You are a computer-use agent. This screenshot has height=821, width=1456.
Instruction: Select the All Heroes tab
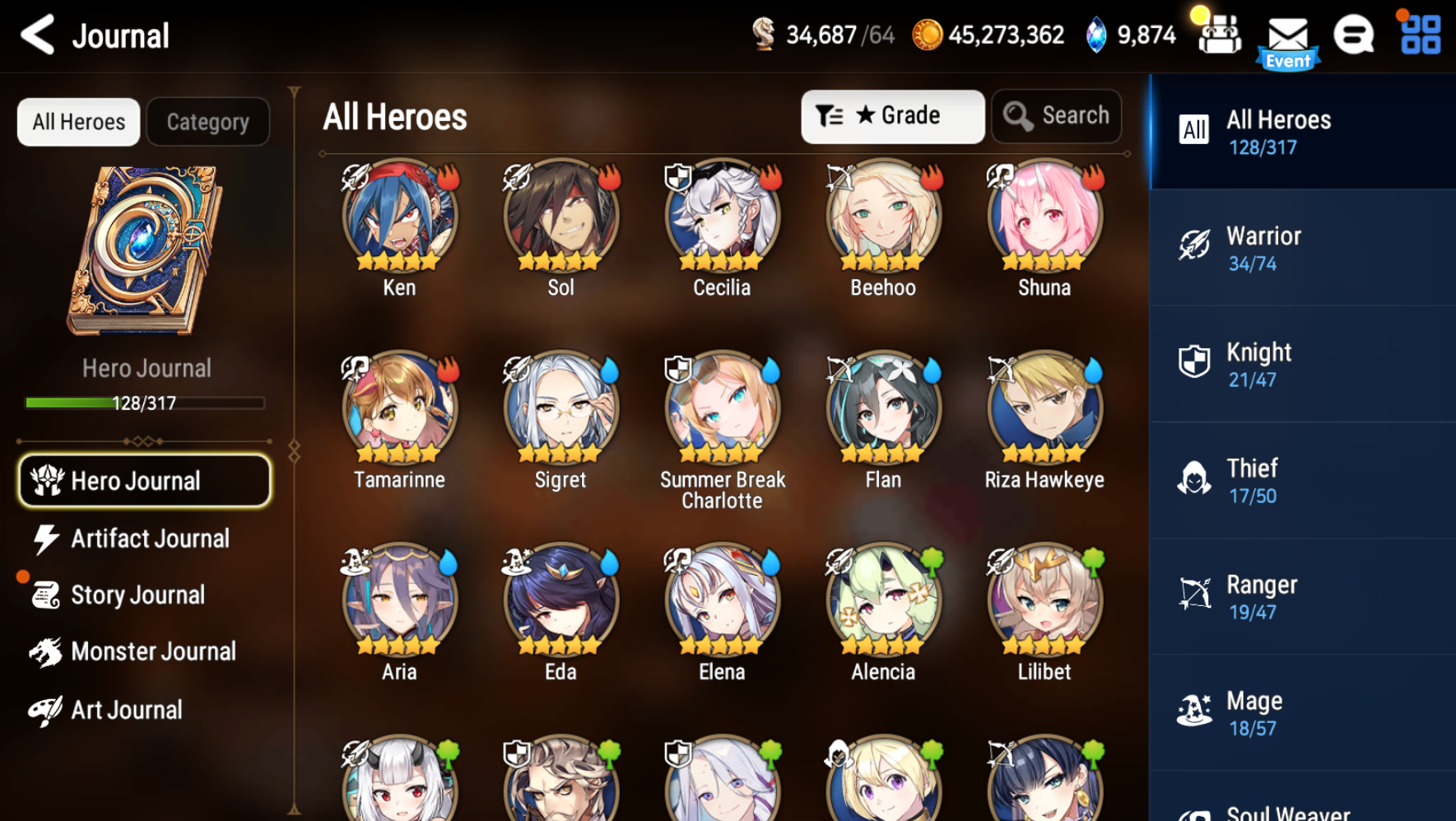click(x=78, y=121)
